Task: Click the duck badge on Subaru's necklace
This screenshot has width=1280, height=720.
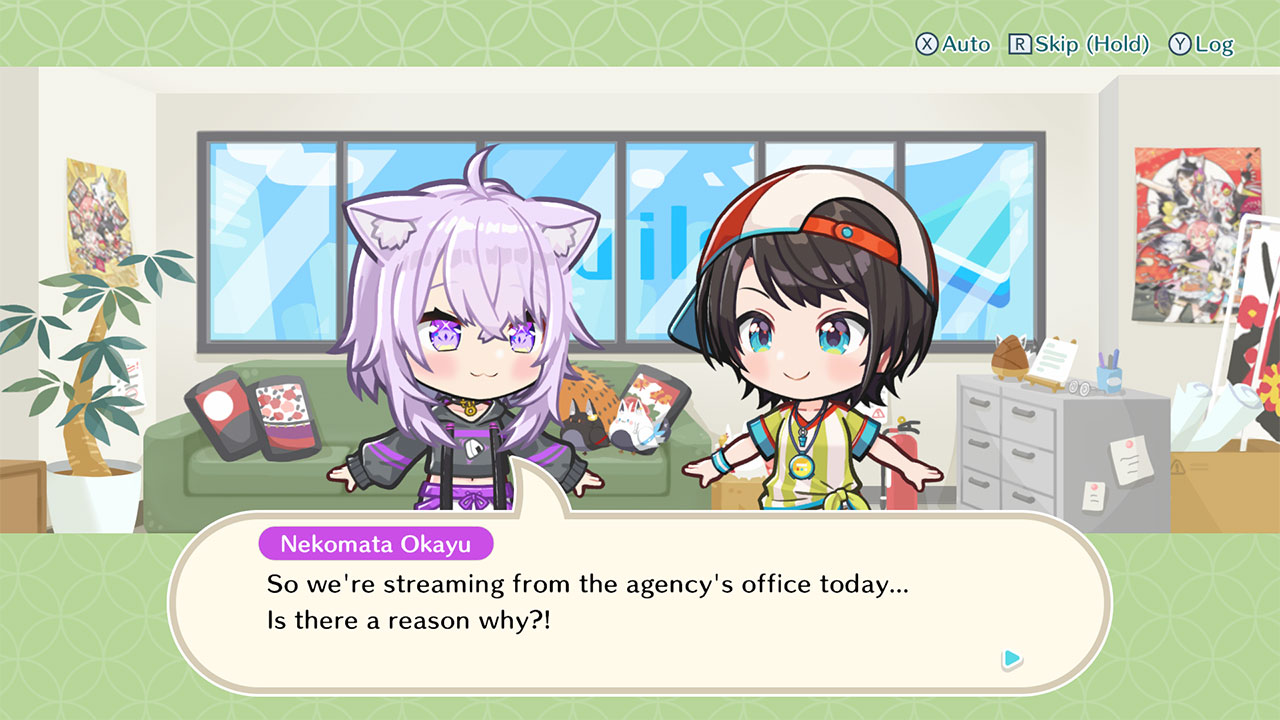Action: tap(802, 468)
